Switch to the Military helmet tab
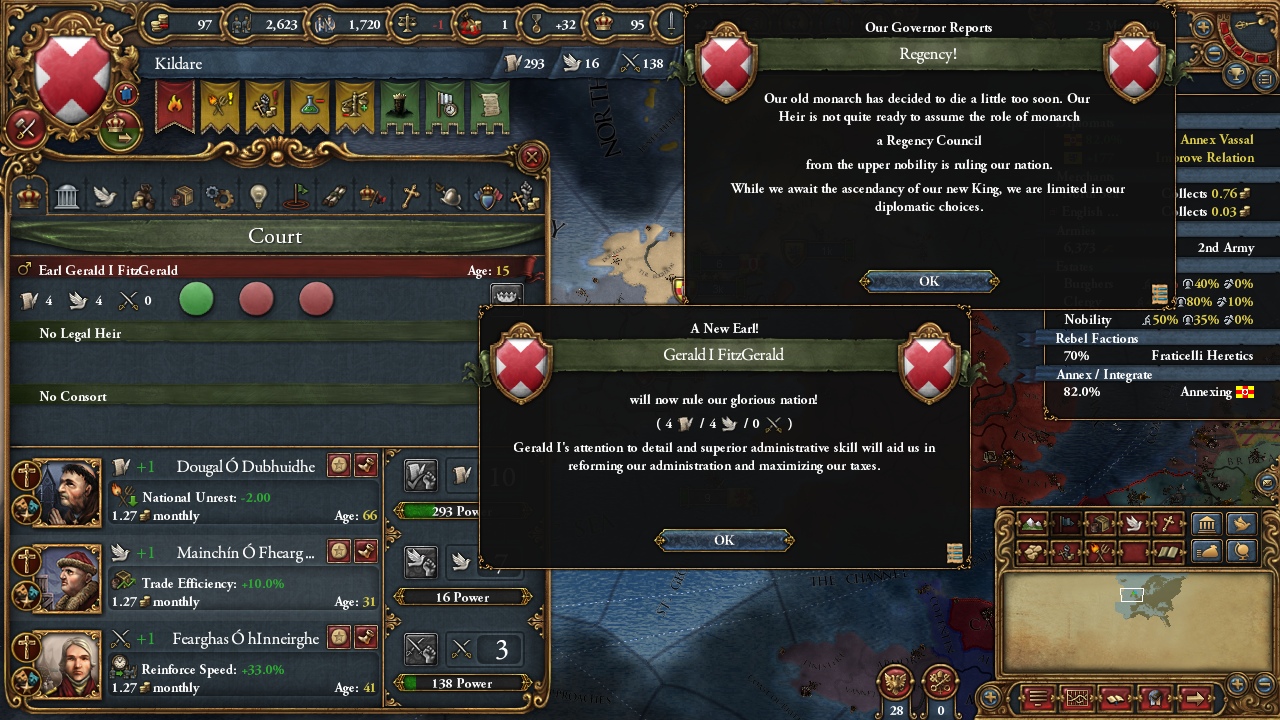Image resolution: width=1280 pixels, height=720 pixels. [449, 195]
